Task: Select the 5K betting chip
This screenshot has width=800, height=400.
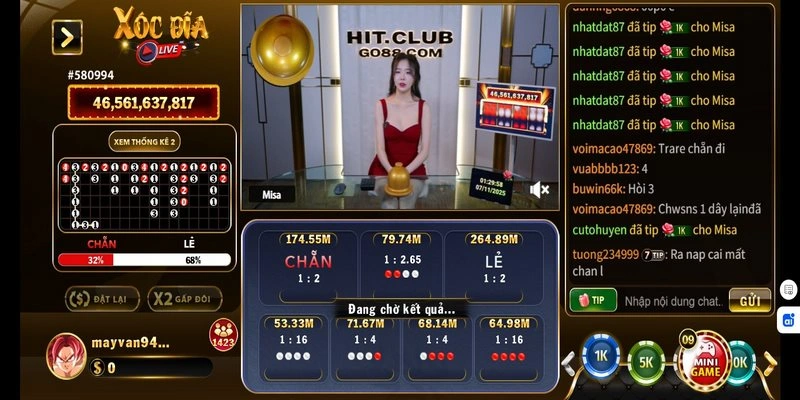Action: point(645,361)
